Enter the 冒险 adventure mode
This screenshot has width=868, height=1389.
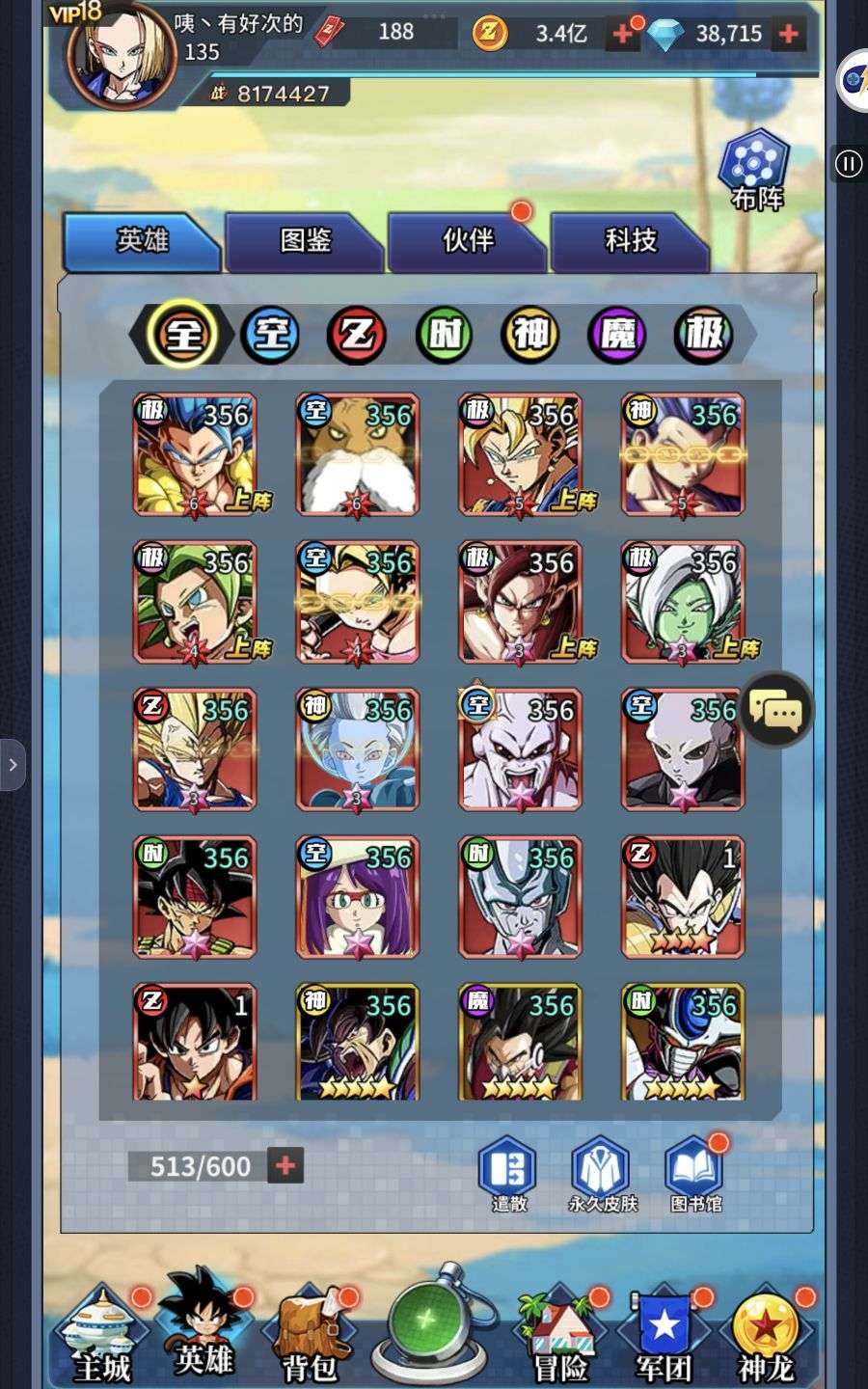click(560, 1336)
